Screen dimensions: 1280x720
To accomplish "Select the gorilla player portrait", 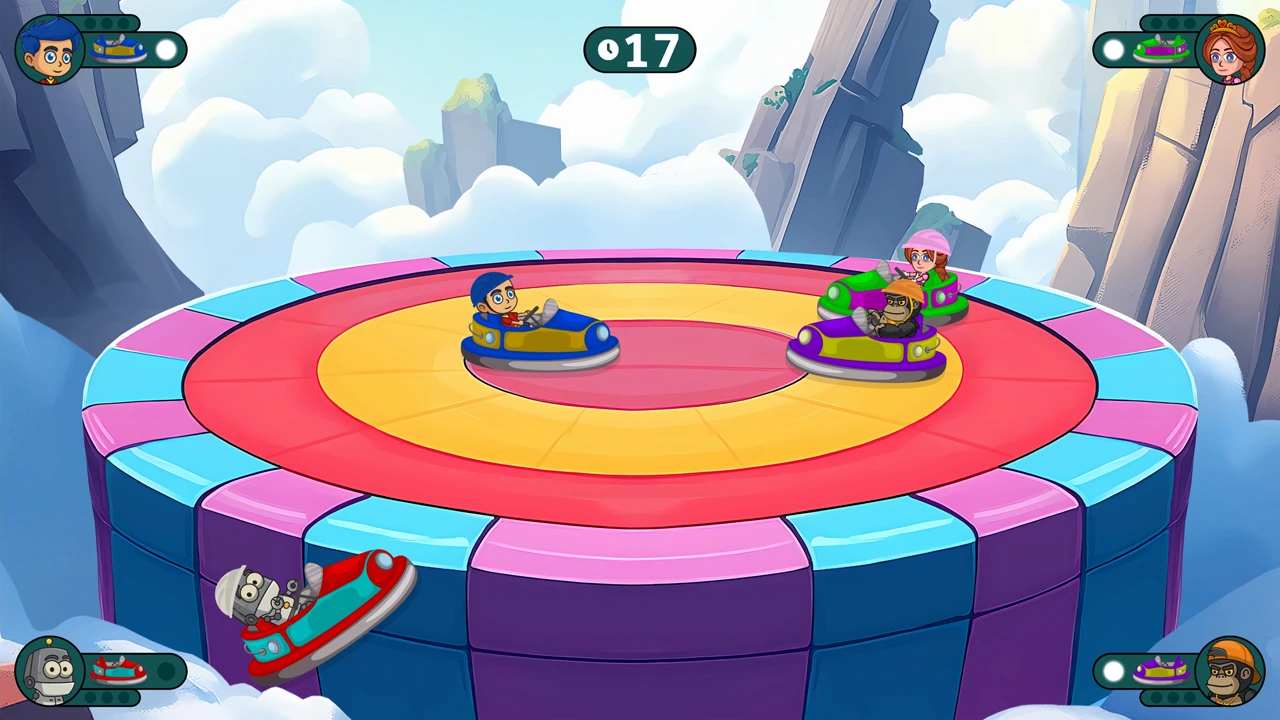I will [1229, 670].
